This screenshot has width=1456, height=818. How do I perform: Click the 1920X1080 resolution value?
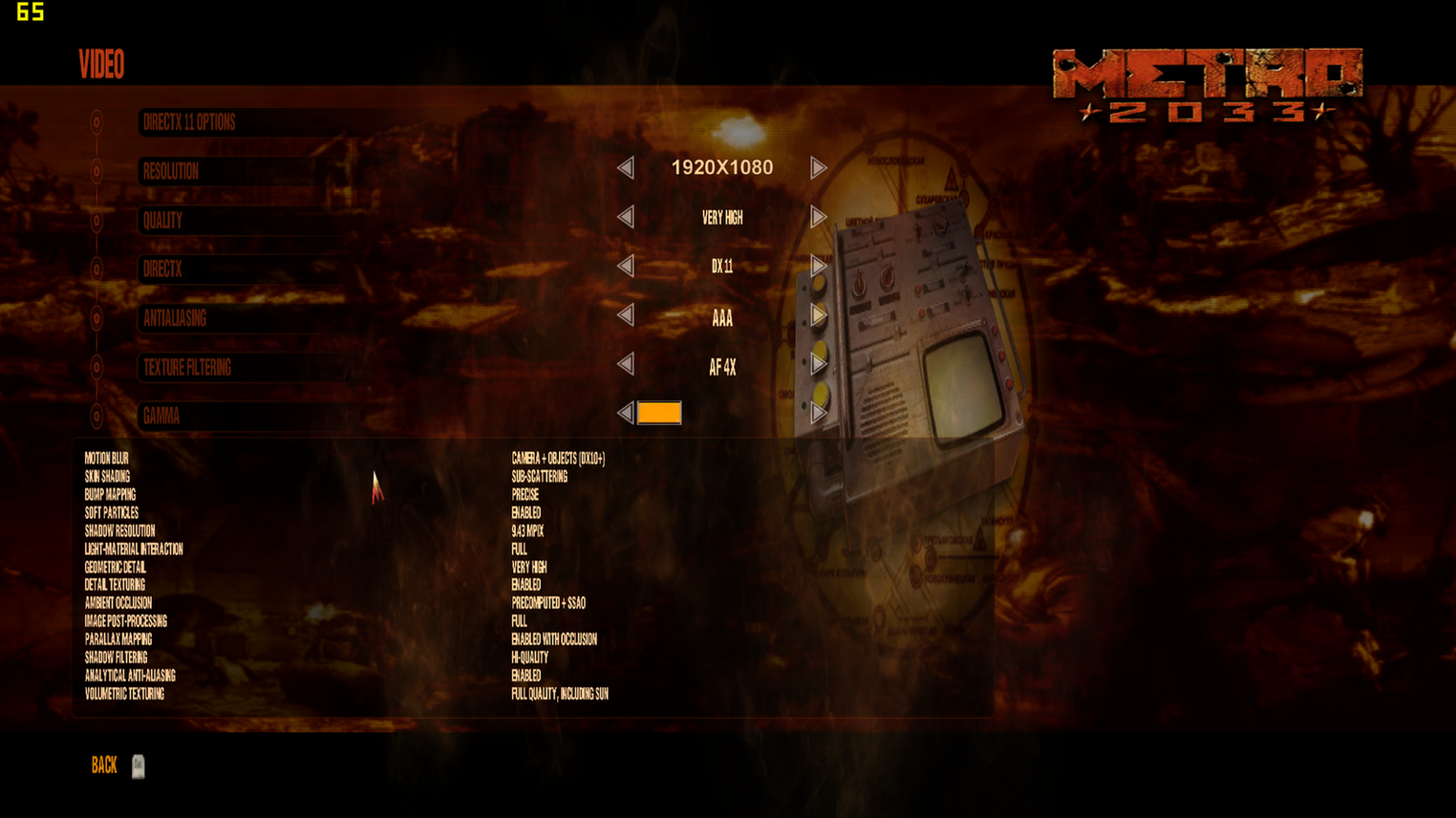(x=722, y=167)
